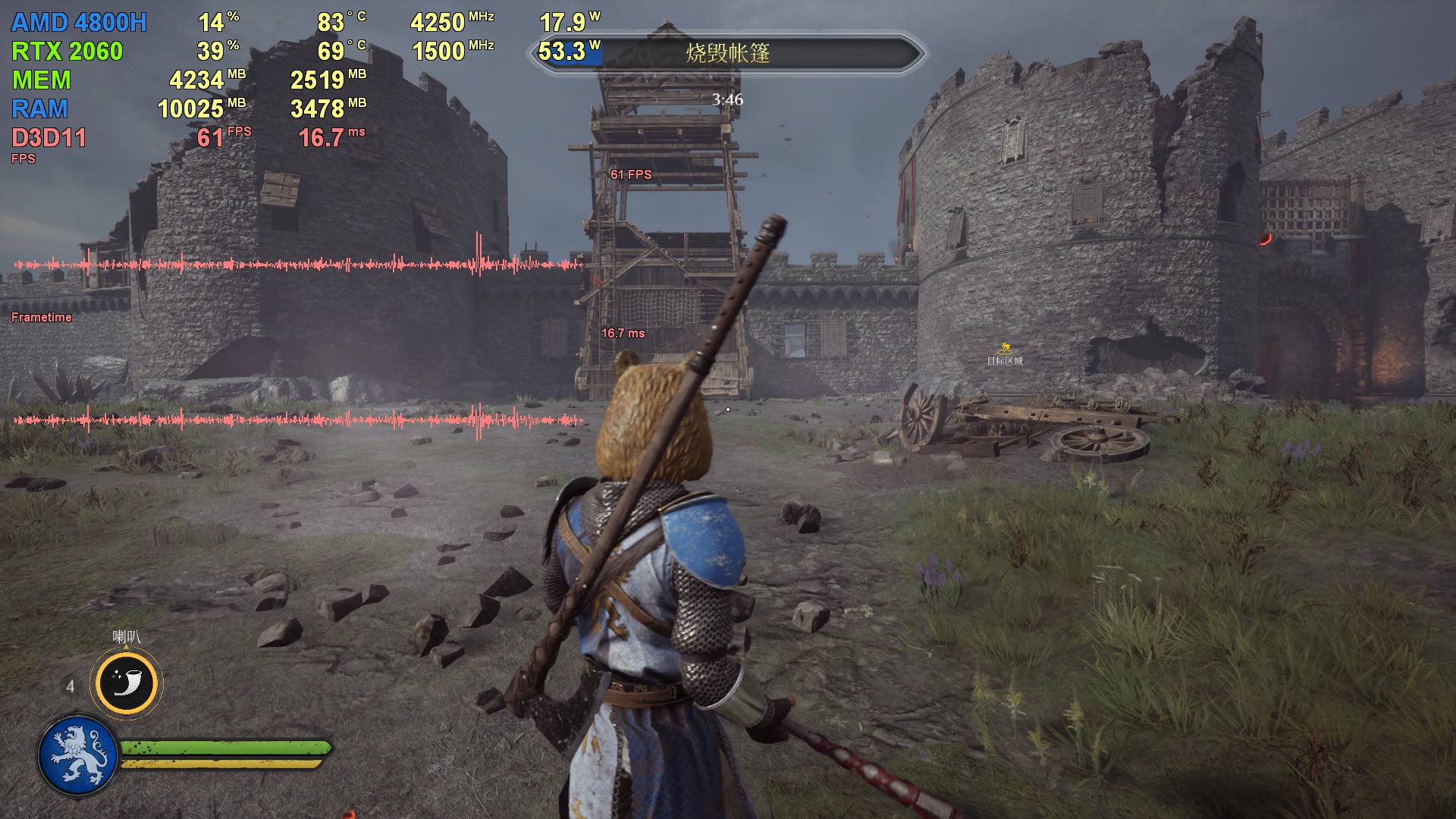The image size is (1456, 819).
Task: Select the 烧毁帐篷 objective banner
Action: 727,53
